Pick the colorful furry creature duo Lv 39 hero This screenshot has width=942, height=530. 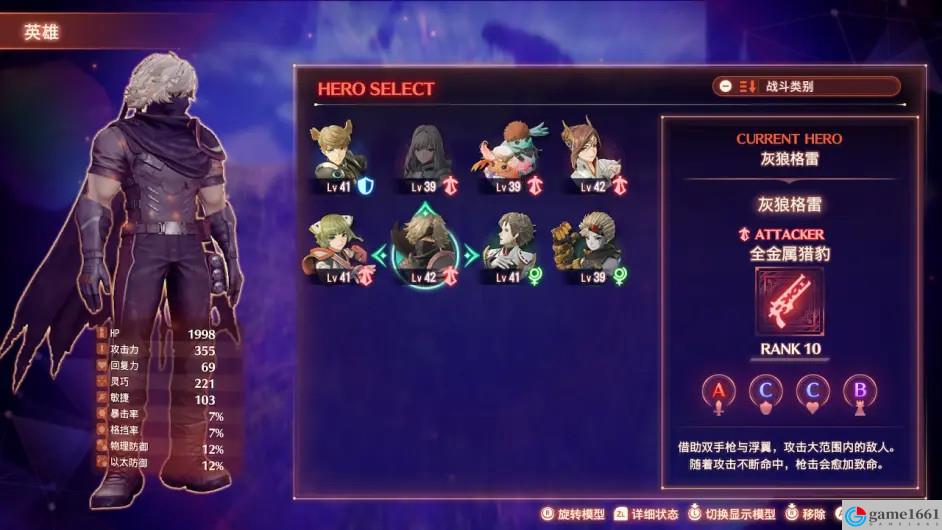[x=509, y=158]
